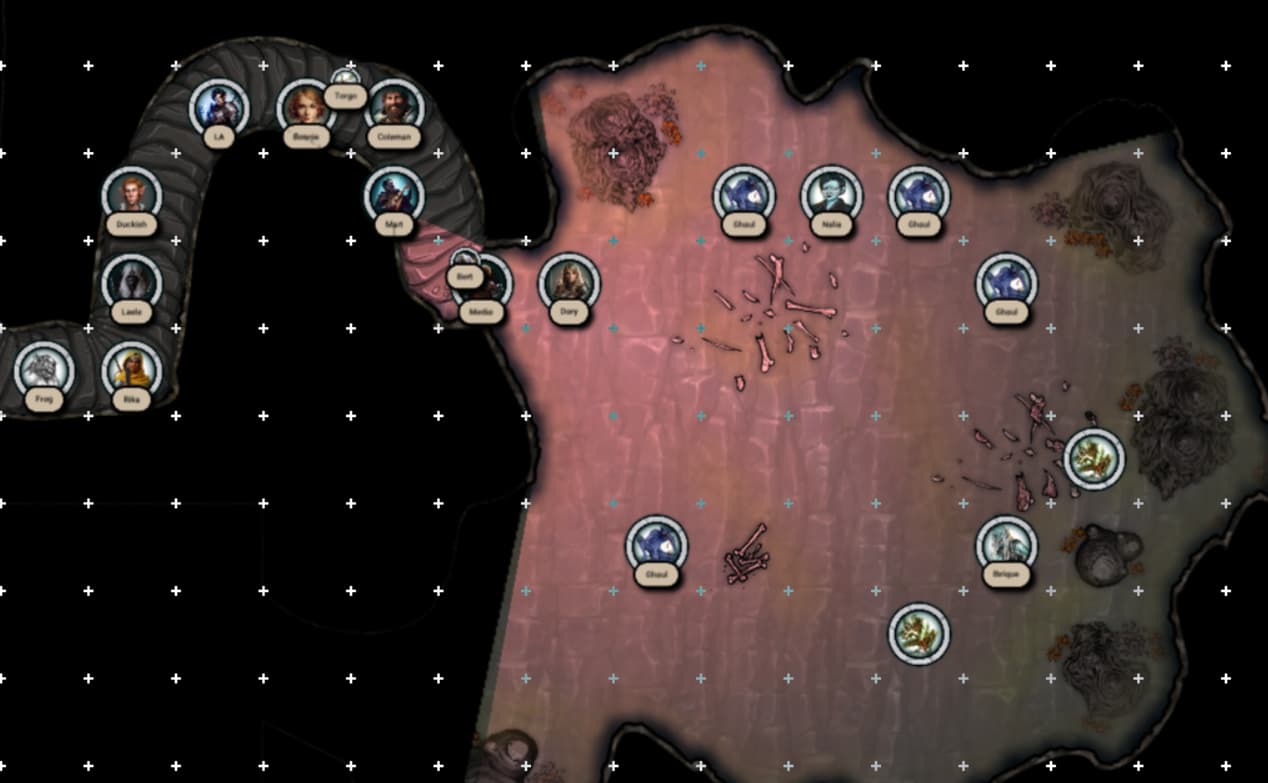Viewport: 1268px width, 783px height.
Task: Choose the blonde Dory token
Action: pos(569,283)
